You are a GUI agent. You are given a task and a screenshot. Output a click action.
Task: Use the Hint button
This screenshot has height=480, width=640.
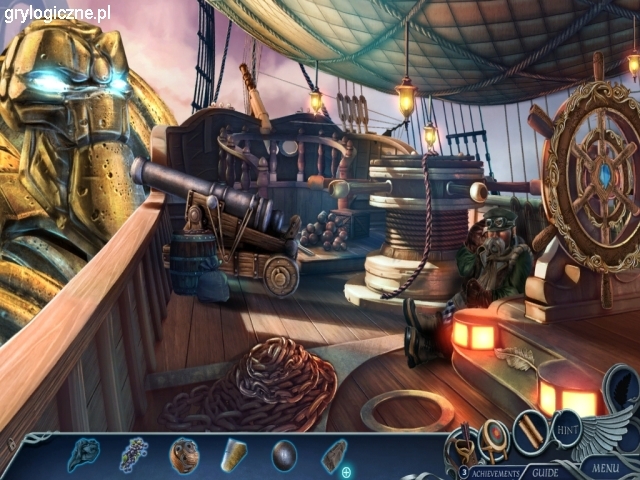568,428
